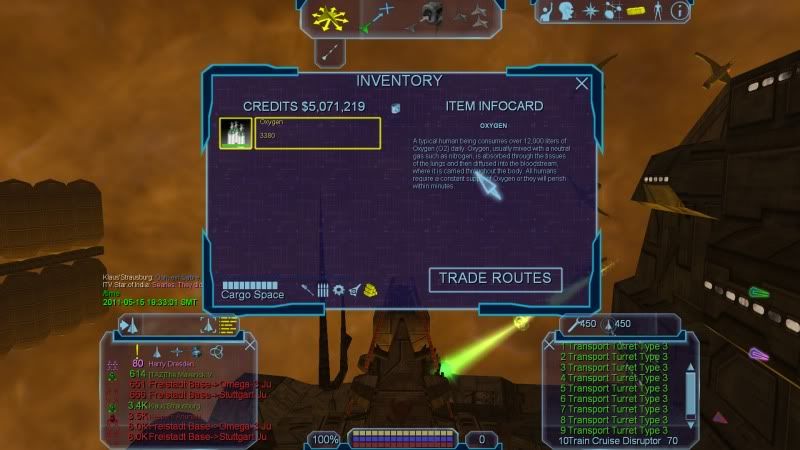Open the talking head chat icon

[x=567, y=12]
